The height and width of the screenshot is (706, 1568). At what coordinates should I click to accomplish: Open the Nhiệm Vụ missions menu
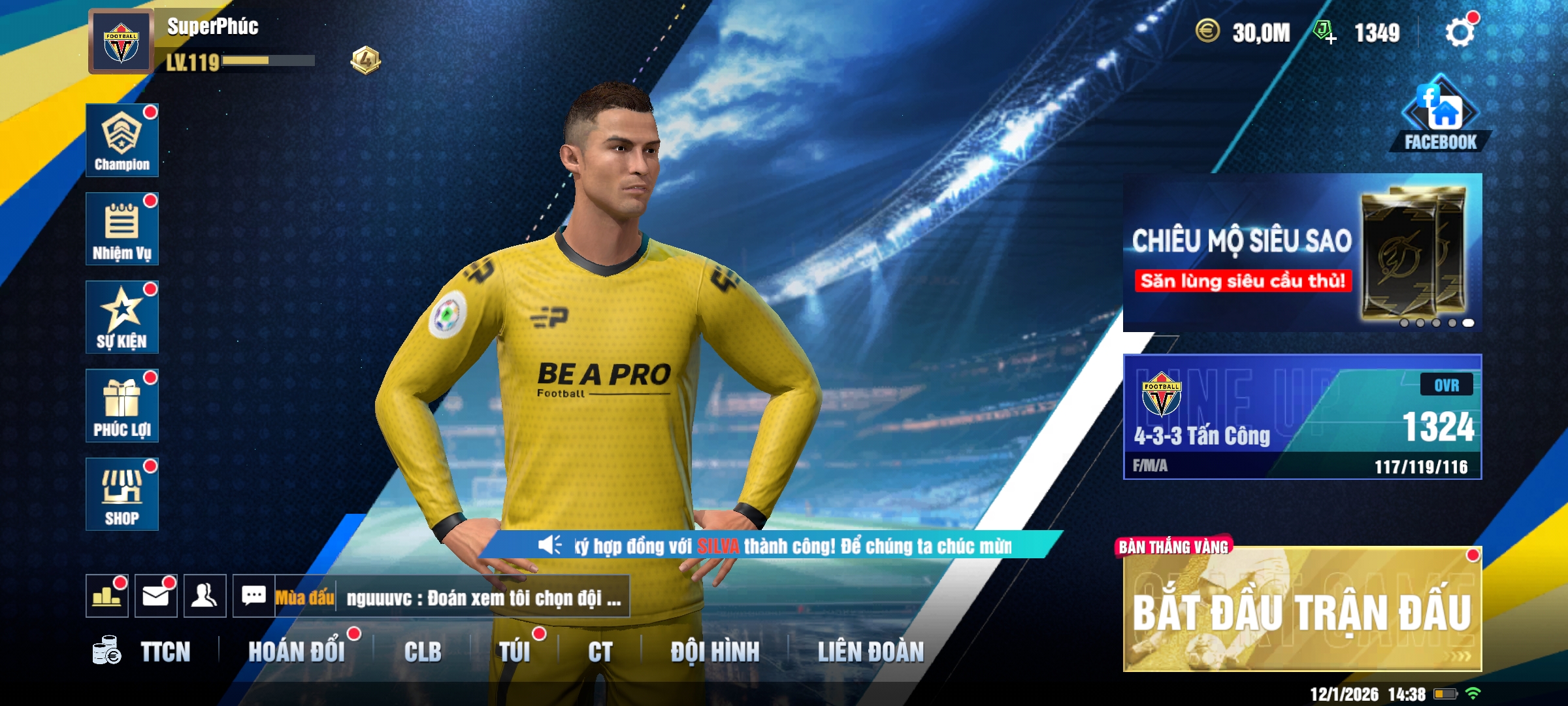tap(122, 229)
